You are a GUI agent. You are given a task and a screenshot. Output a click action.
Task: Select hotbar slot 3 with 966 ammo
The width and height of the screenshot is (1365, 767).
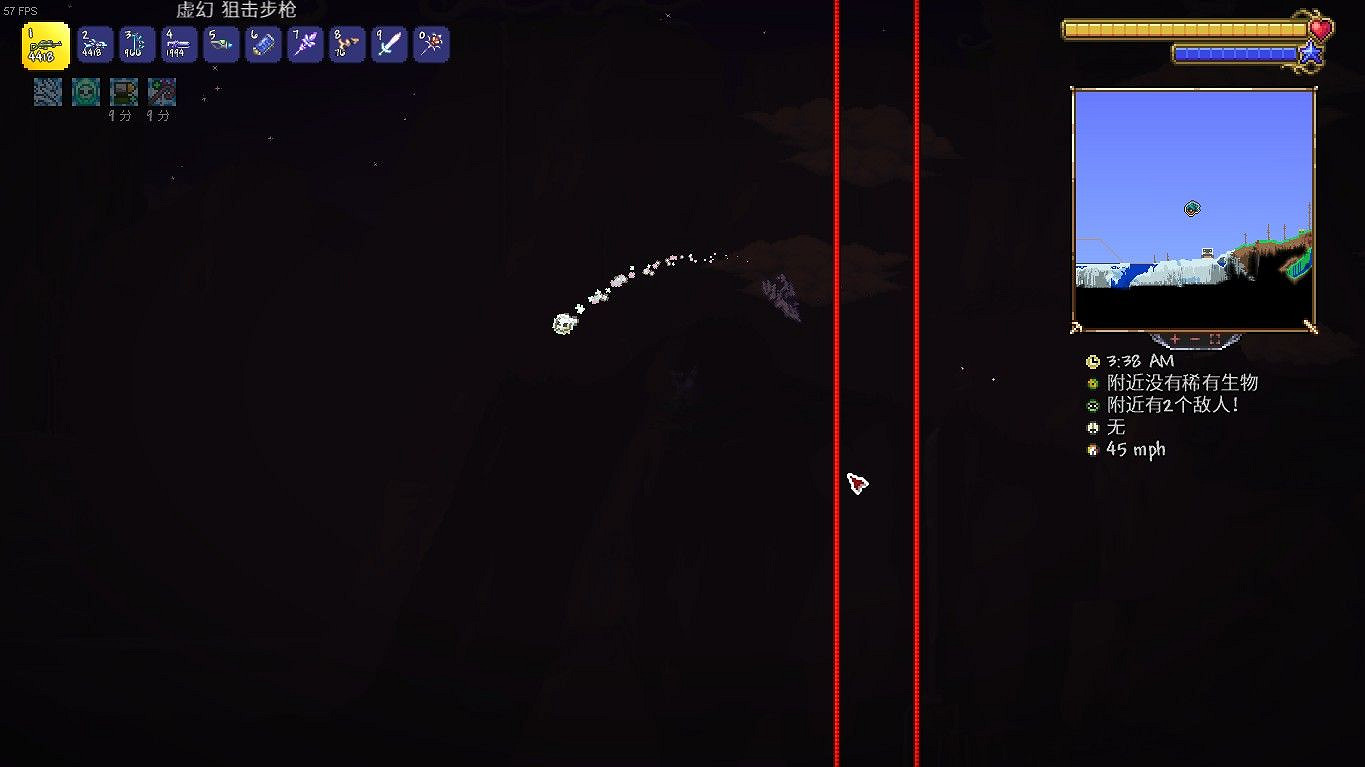click(136, 44)
